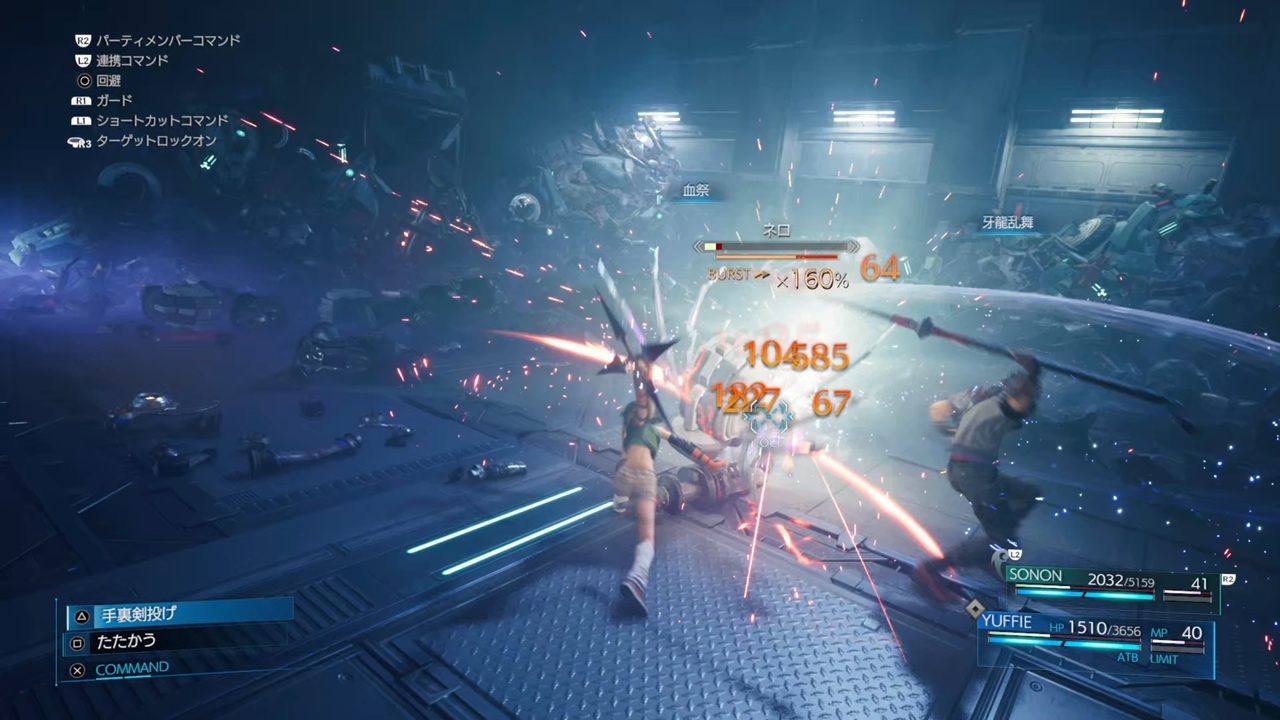
Task: Click the 牙龍乱舞 ability label
Action: coord(1007,222)
